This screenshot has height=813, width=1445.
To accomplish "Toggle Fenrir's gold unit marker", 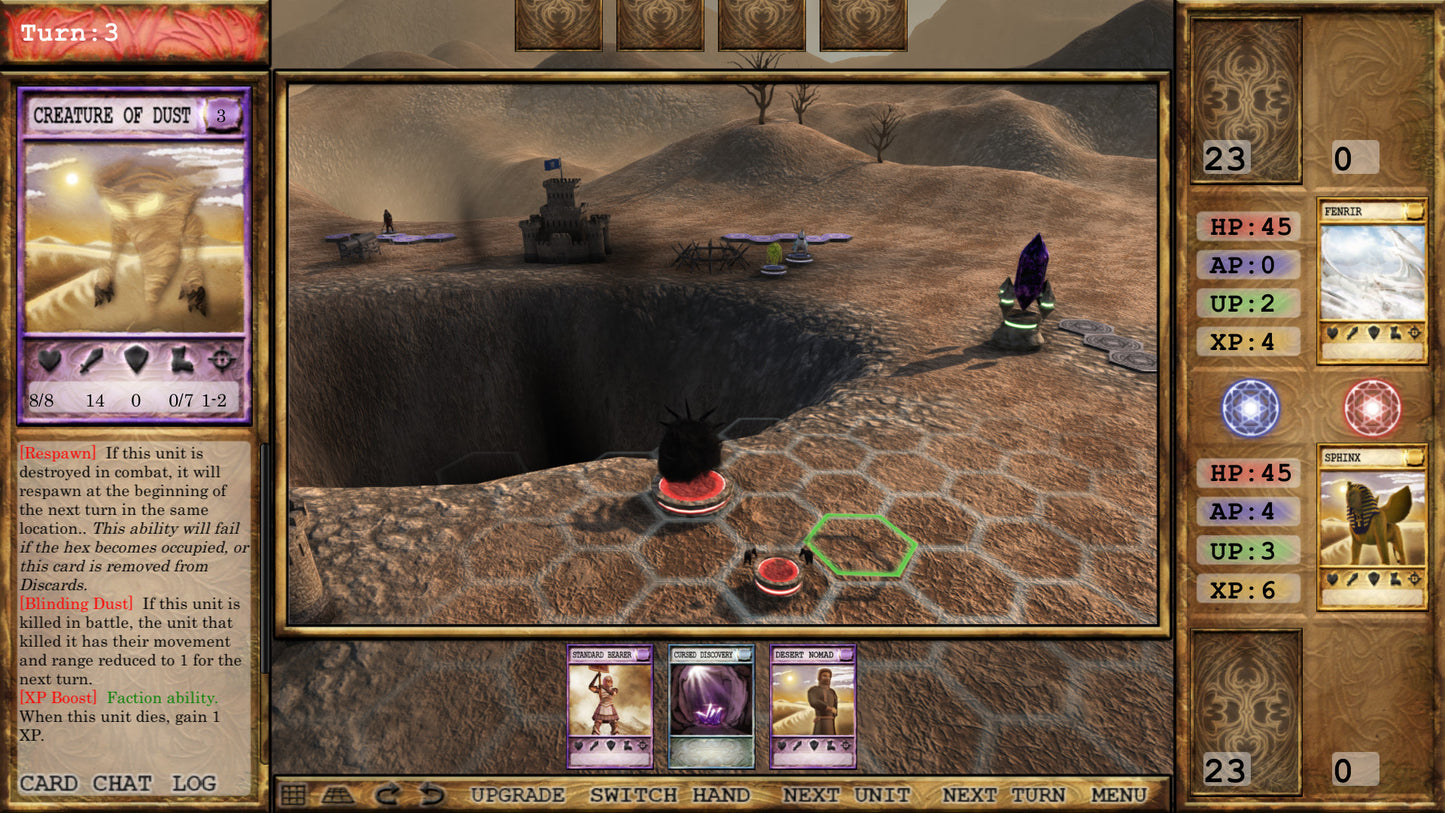I will click(x=1414, y=211).
